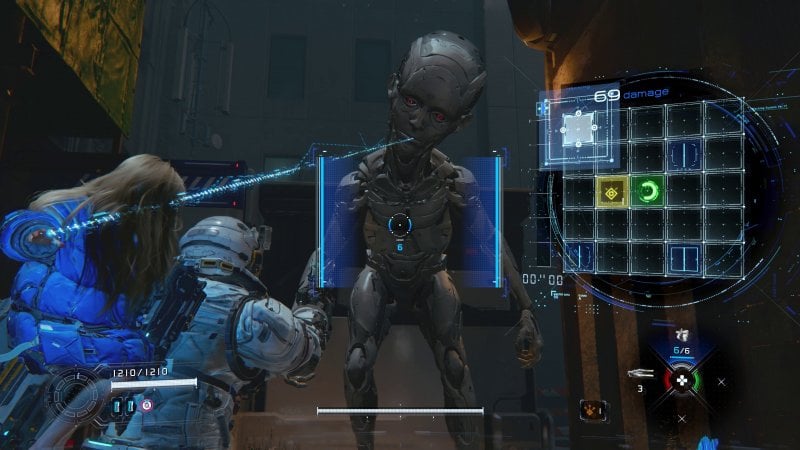This screenshot has width=800, height=450.
Task: Choose the blue double-panel tile on grid
Action: click(x=684, y=260)
